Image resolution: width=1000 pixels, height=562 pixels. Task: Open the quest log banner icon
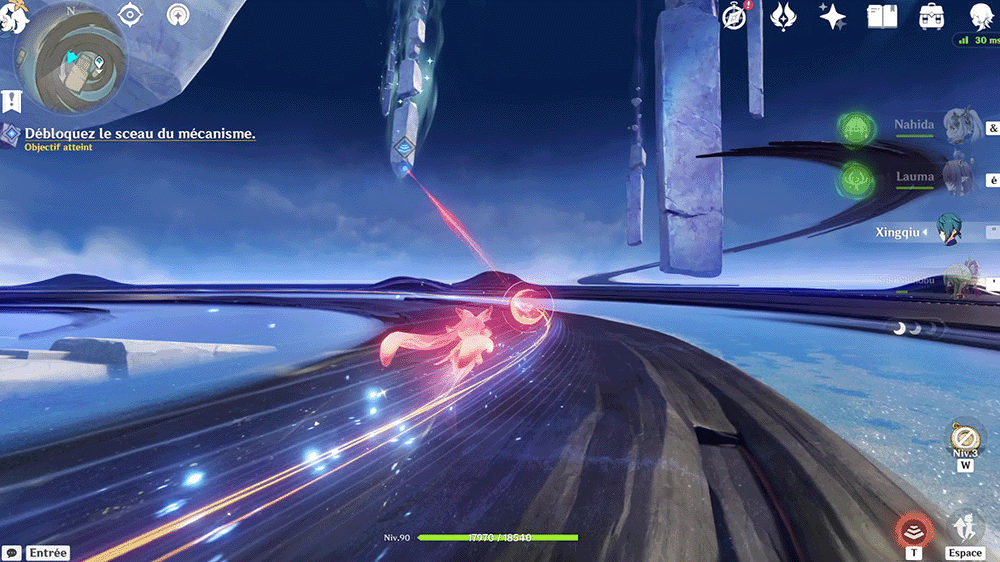pos(12,101)
